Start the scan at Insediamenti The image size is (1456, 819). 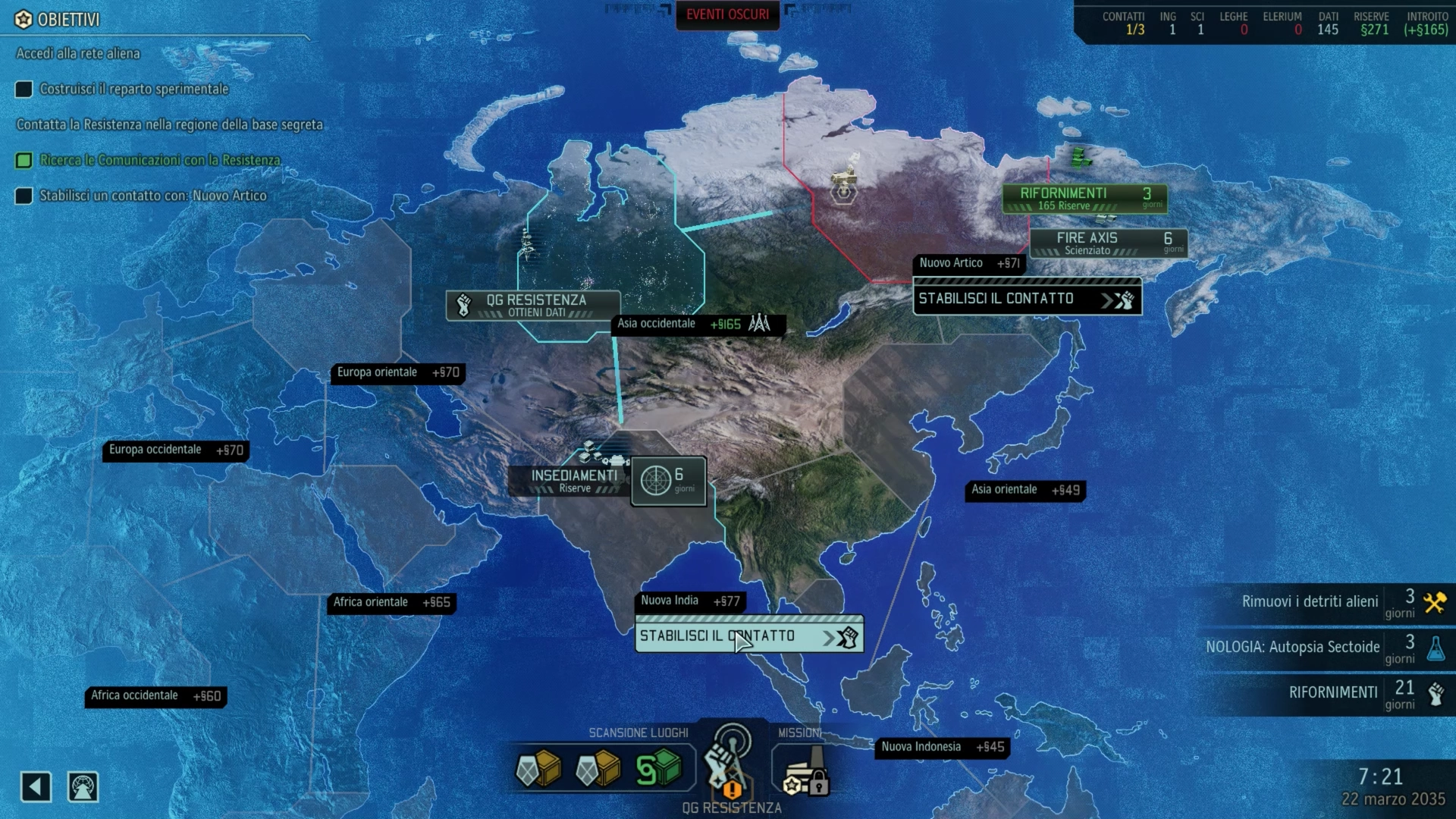(668, 481)
